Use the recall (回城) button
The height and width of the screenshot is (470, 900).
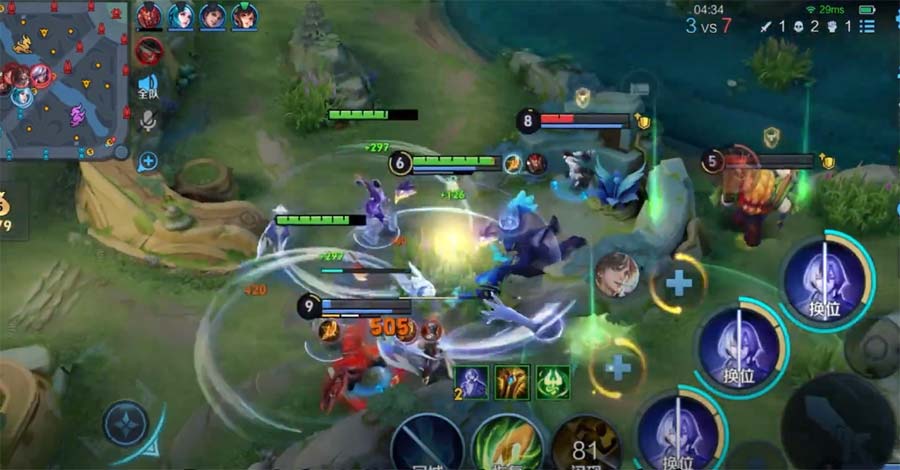coord(427,445)
